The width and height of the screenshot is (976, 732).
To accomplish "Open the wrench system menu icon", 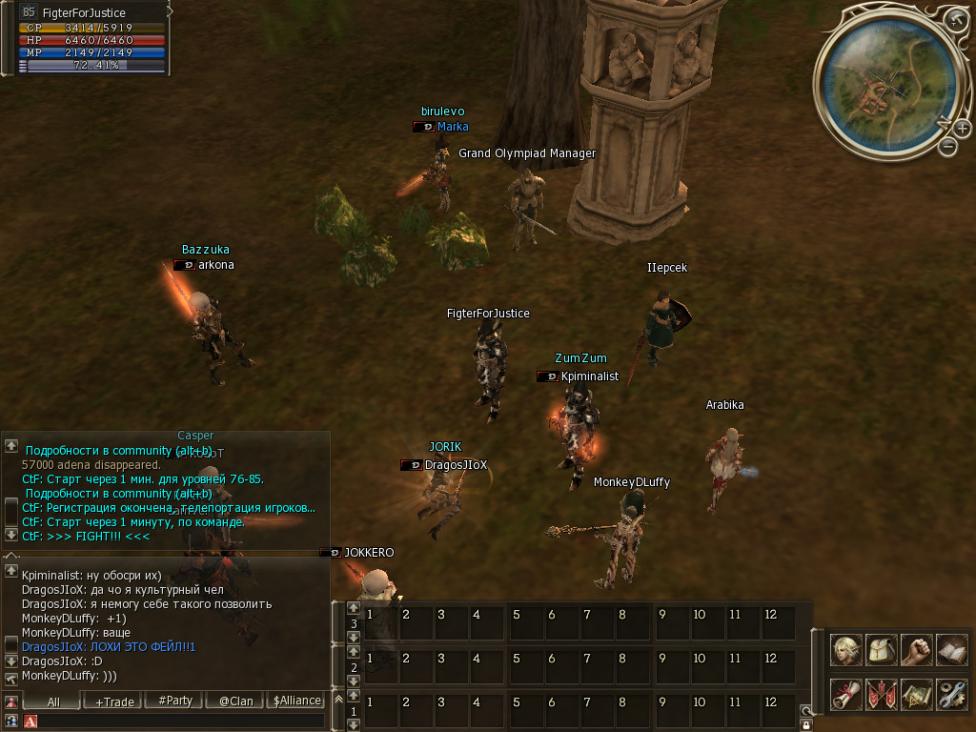I will pos(950,693).
